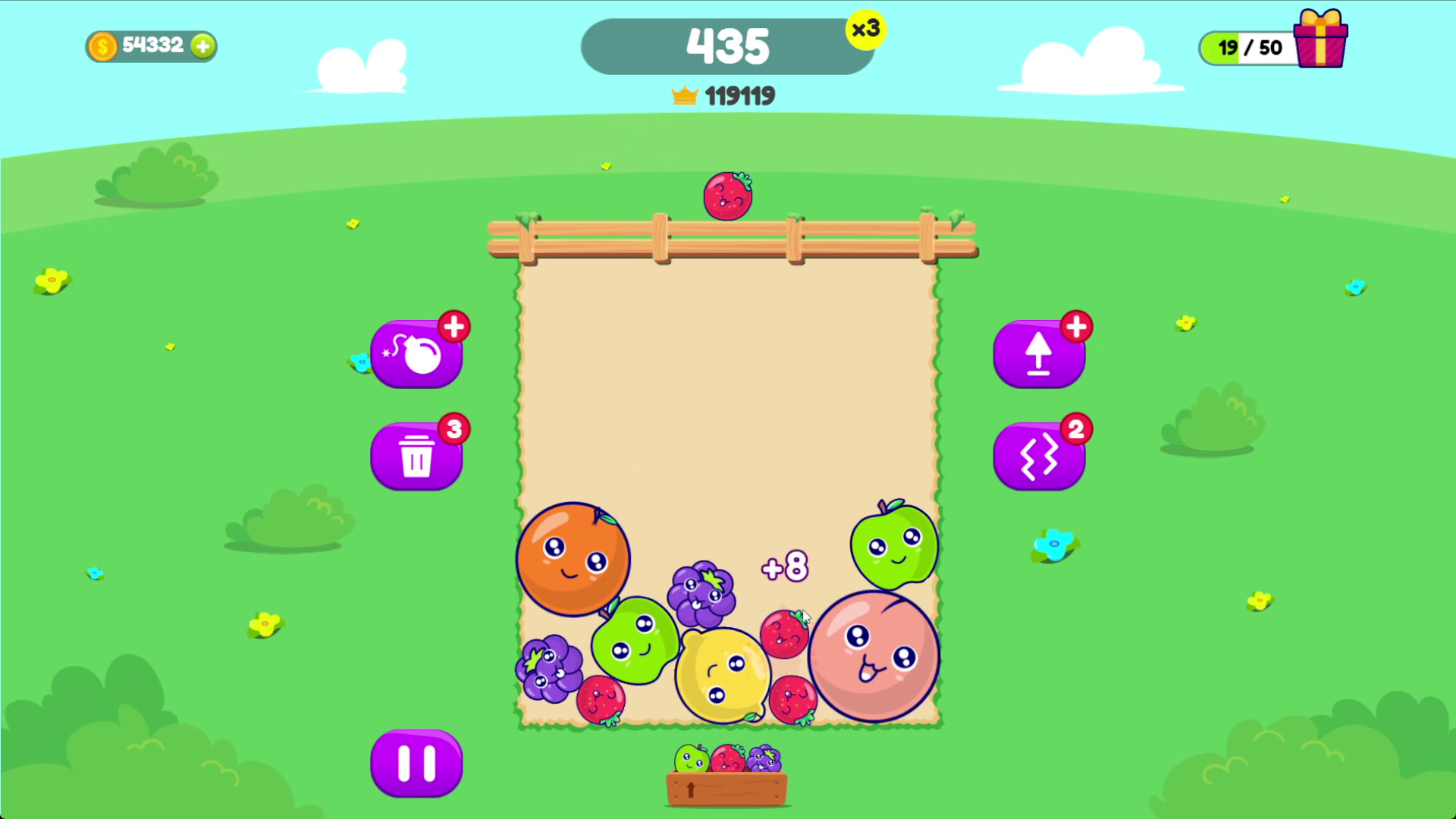Select the strawberry waiting to drop
The height and width of the screenshot is (819, 1456).
727,196
